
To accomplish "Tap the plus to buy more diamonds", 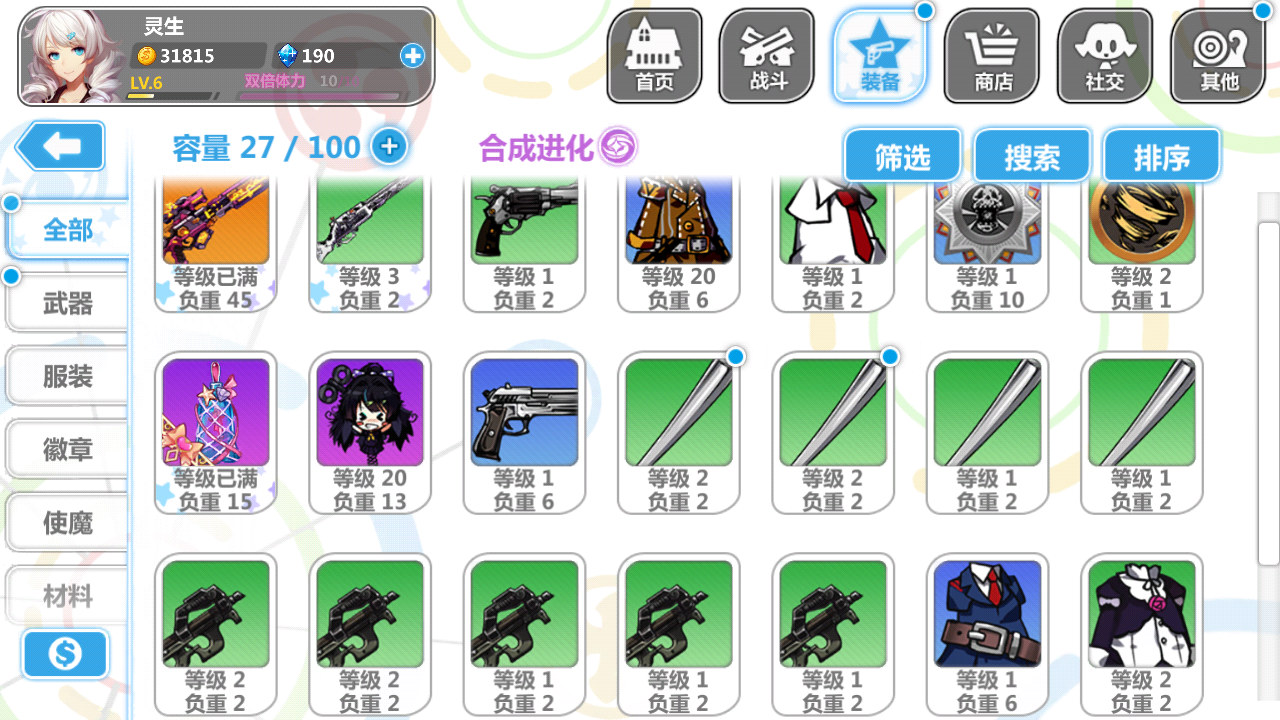I will click(x=412, y=56).
